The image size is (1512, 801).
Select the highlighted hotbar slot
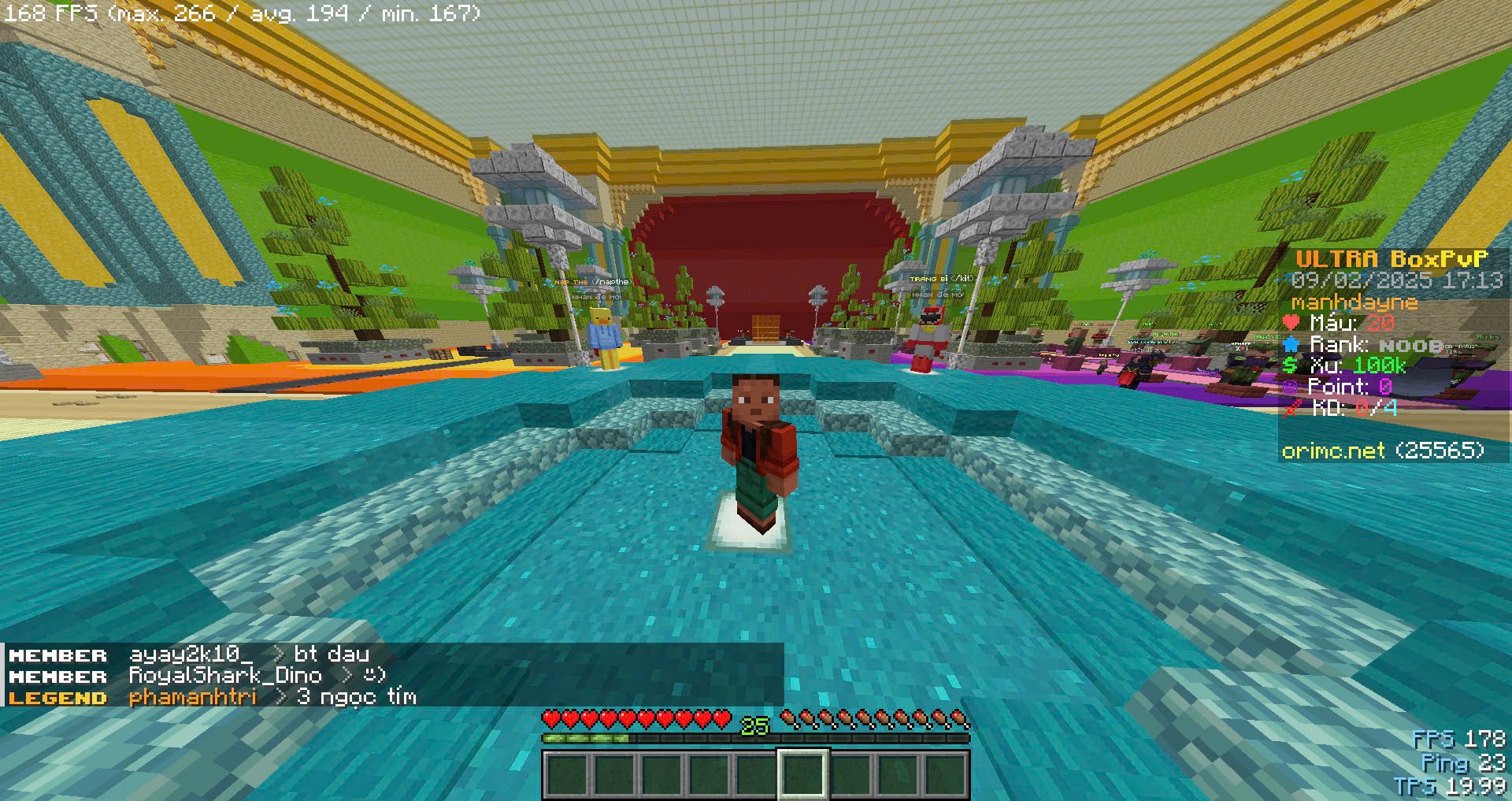coord(802,773)
